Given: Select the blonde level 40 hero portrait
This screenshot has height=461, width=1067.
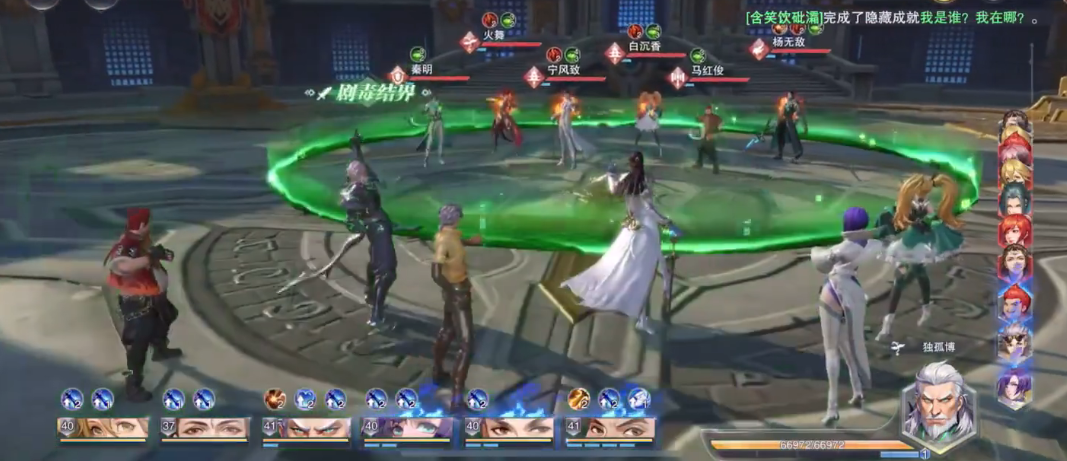Looking at the screenshot, I should point(103,428).
